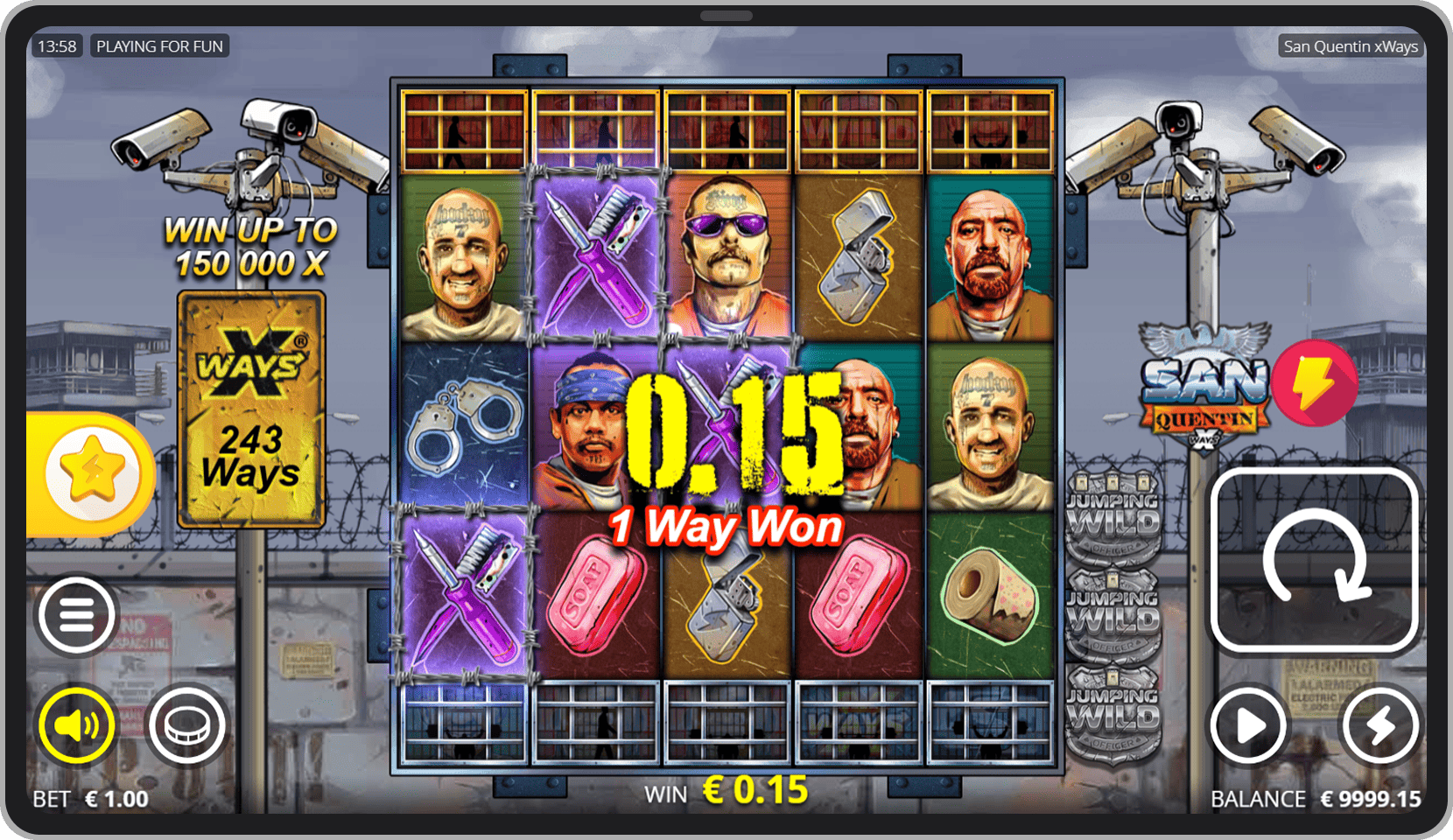Select the San Quentin xWays logo
1453x840 pixels.
click(1203, 389)
